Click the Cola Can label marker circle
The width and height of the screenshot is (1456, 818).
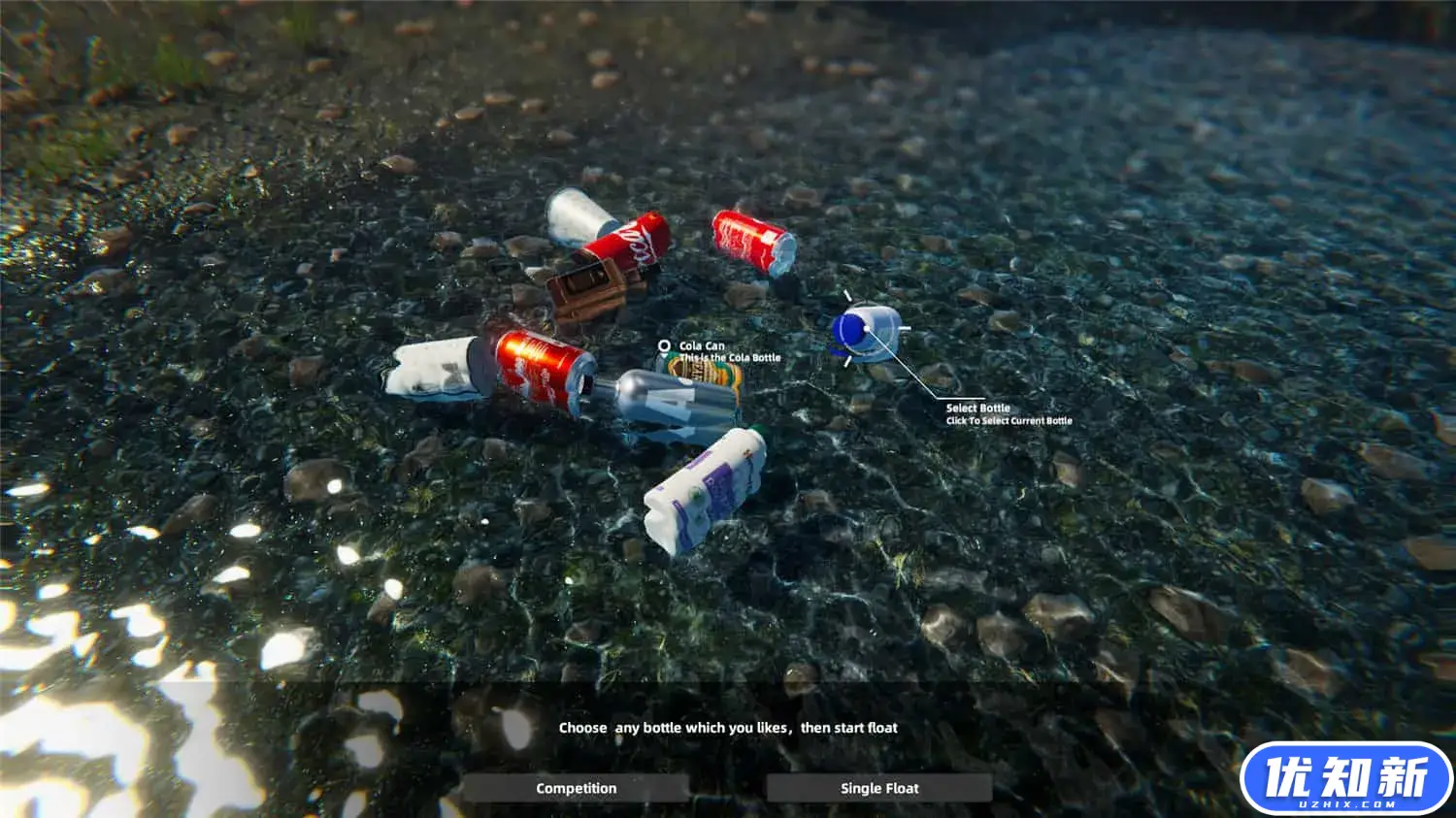click(x=664, y=345)
